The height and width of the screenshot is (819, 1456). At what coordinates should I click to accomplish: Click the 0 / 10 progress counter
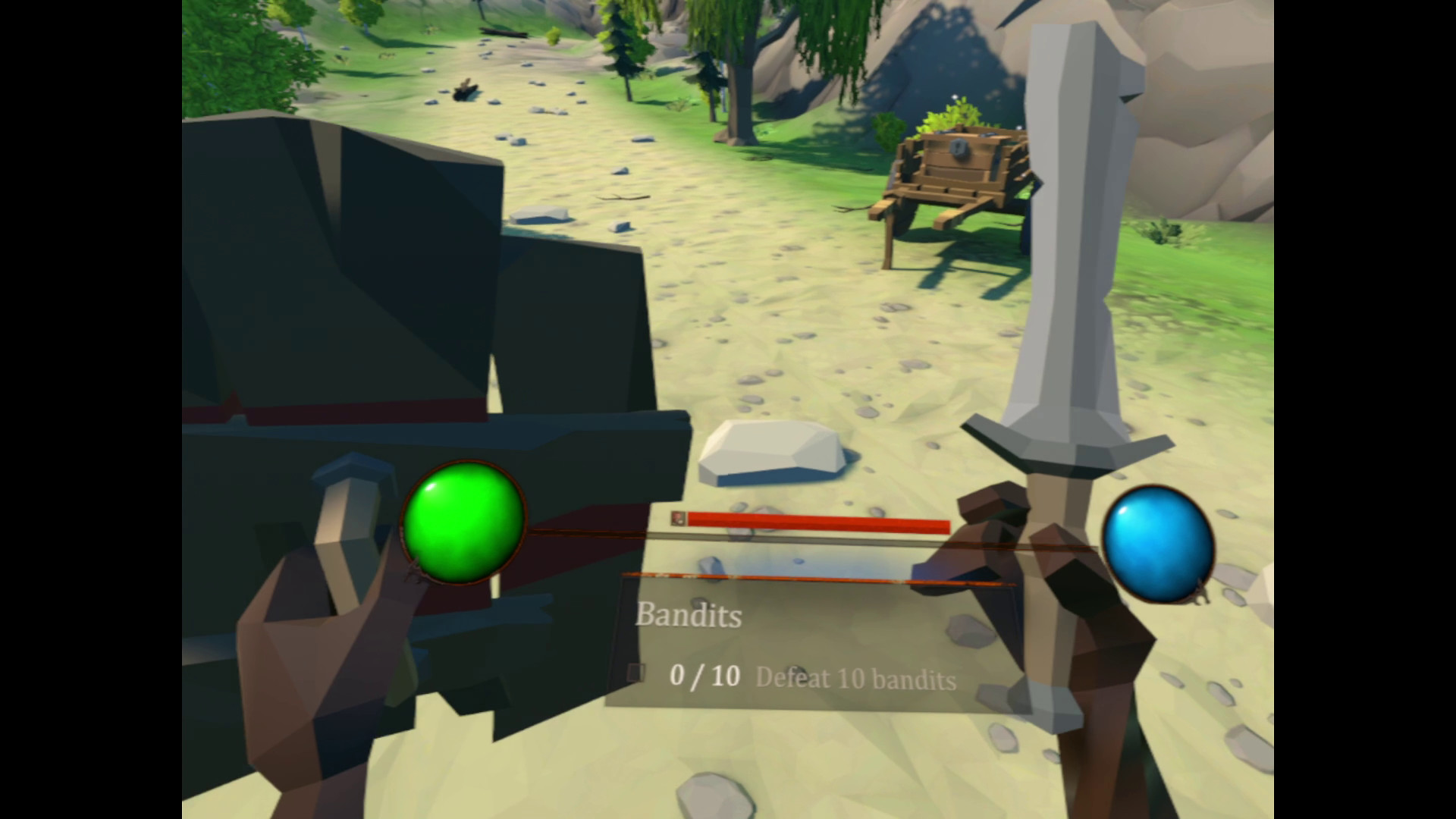[705, 677]
